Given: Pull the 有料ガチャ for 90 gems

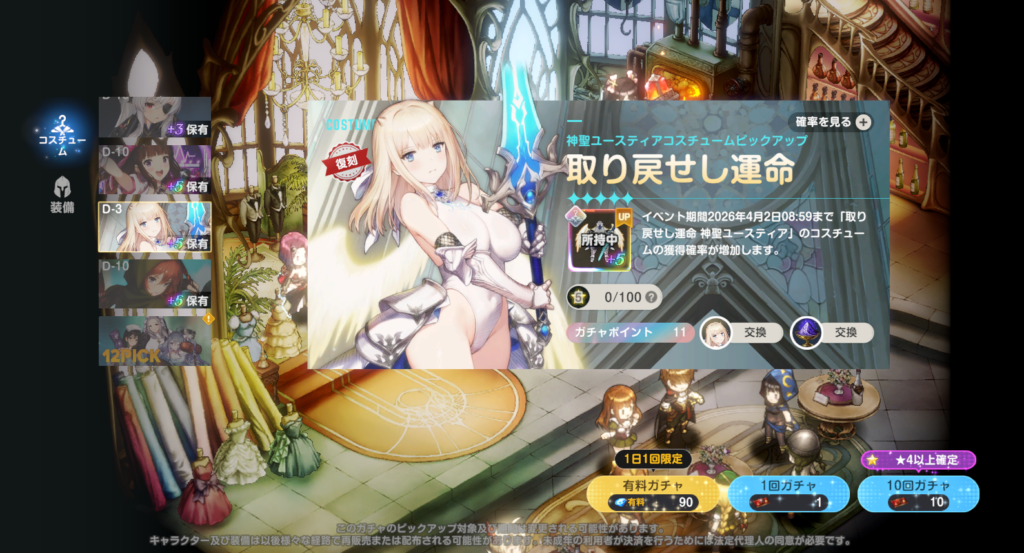Looking at the screenshot, I should coord(653,493).
